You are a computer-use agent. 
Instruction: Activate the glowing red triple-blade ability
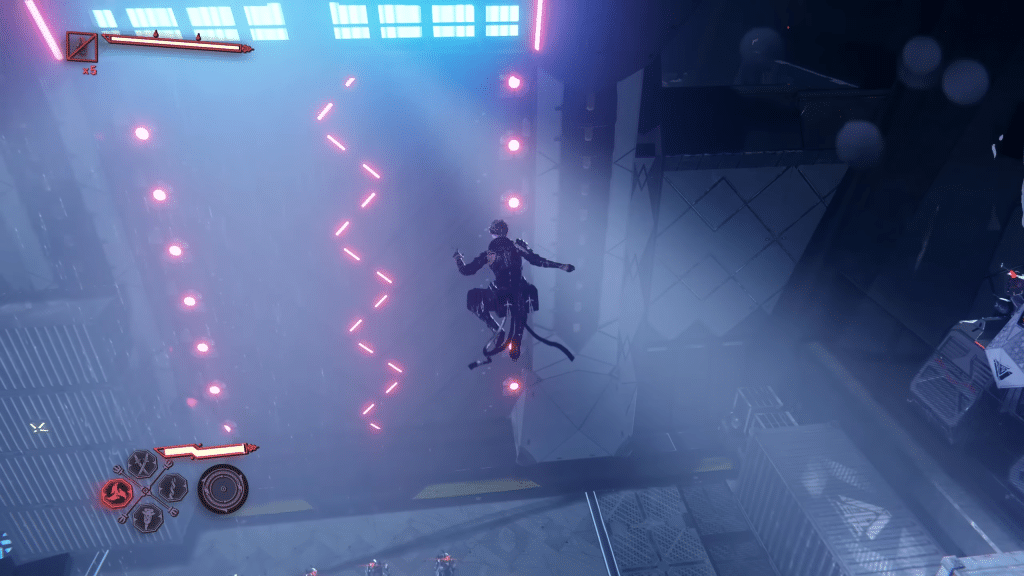pos(117,491)
